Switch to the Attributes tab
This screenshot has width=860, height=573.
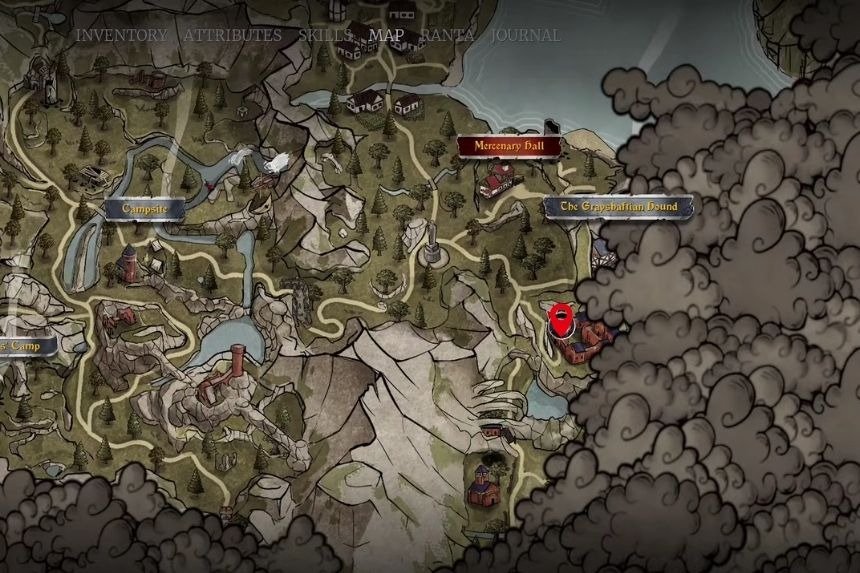pyautogui.click(x=232, y=35)
